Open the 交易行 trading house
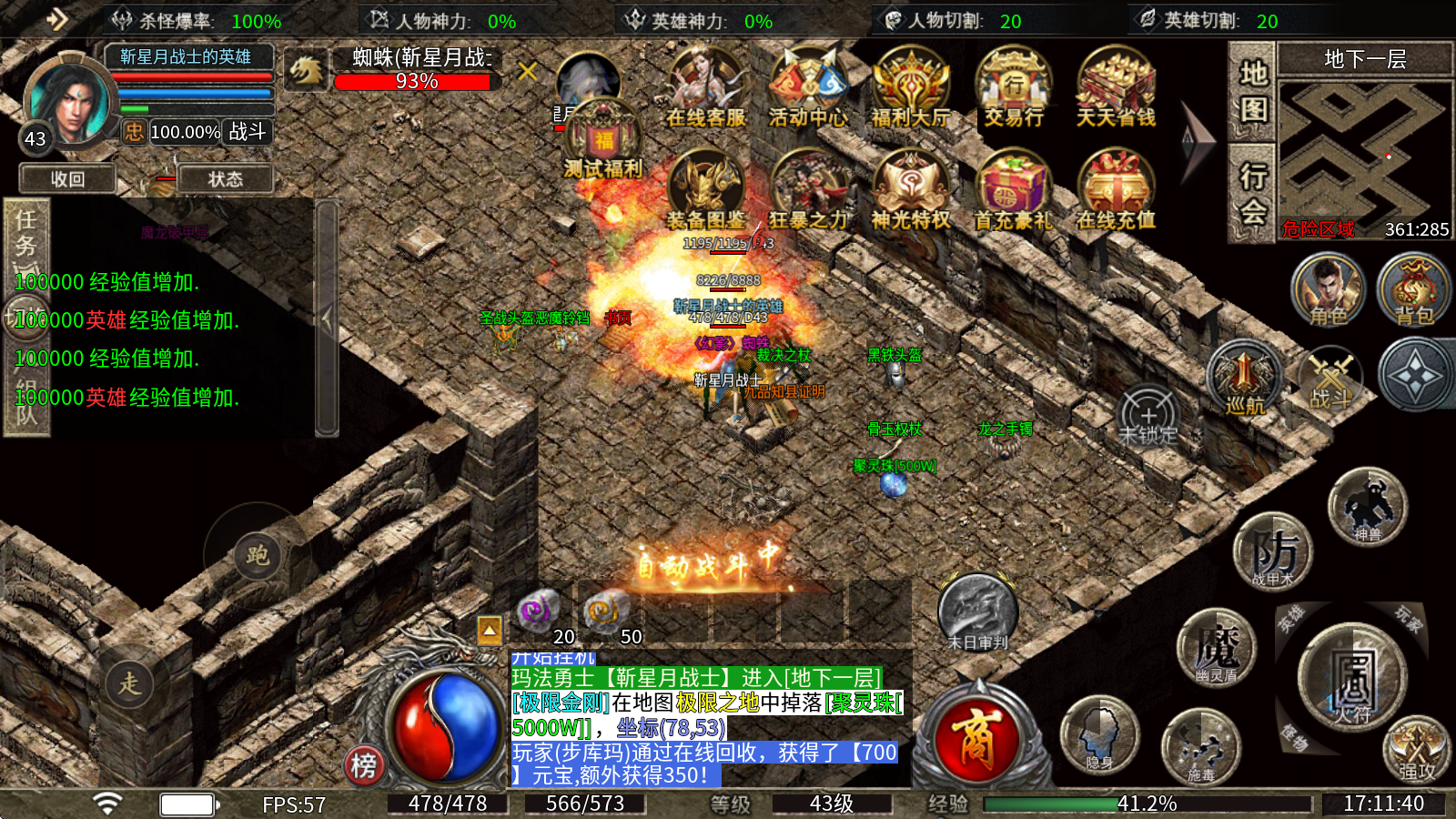 [1013, 88]
